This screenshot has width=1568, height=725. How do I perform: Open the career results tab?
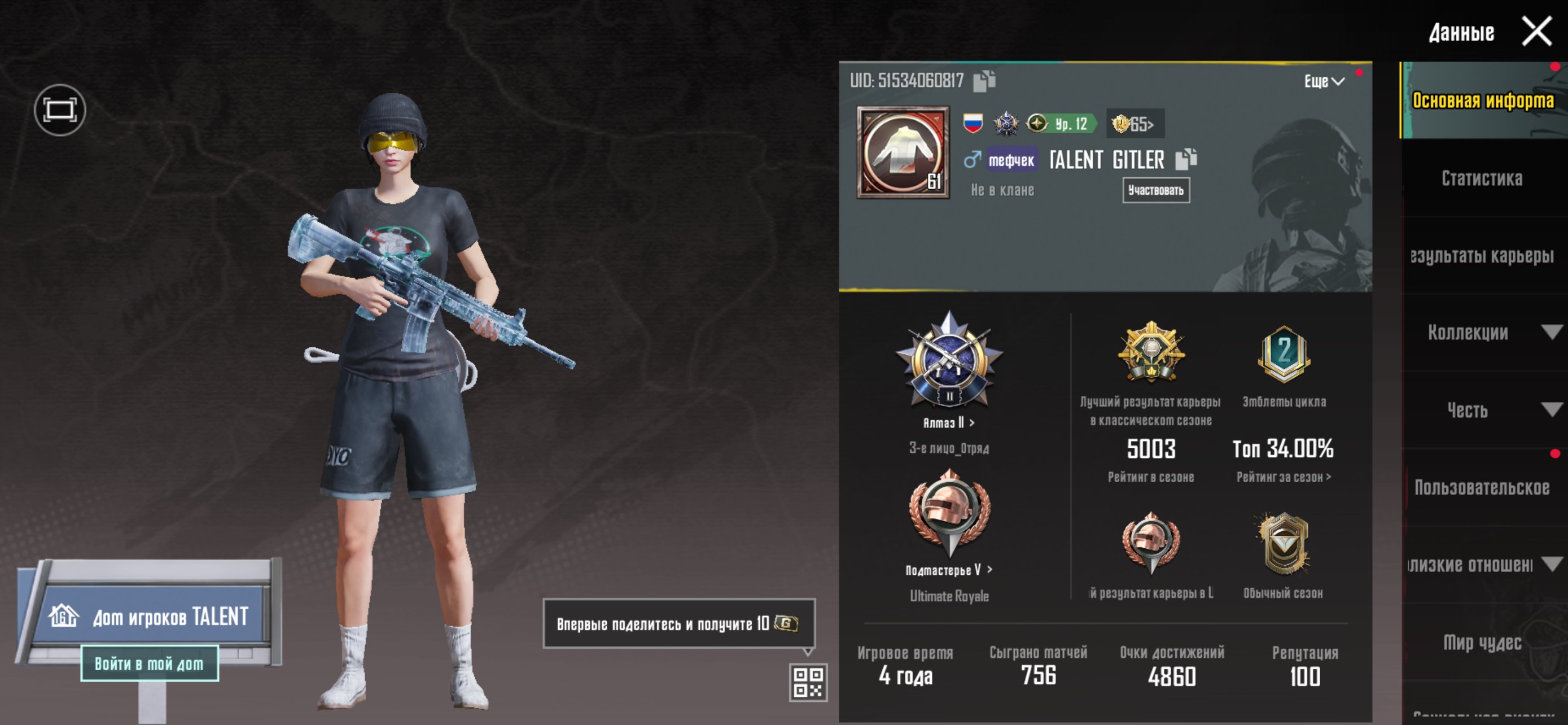1481,256
